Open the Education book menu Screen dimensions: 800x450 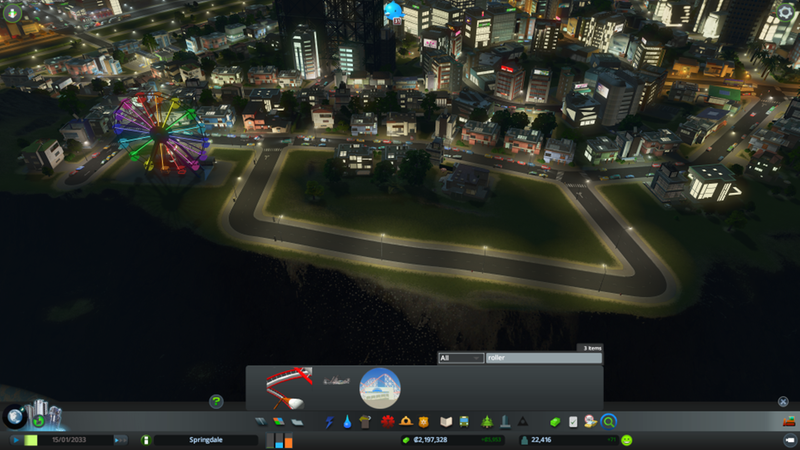(x=447, y=422)
